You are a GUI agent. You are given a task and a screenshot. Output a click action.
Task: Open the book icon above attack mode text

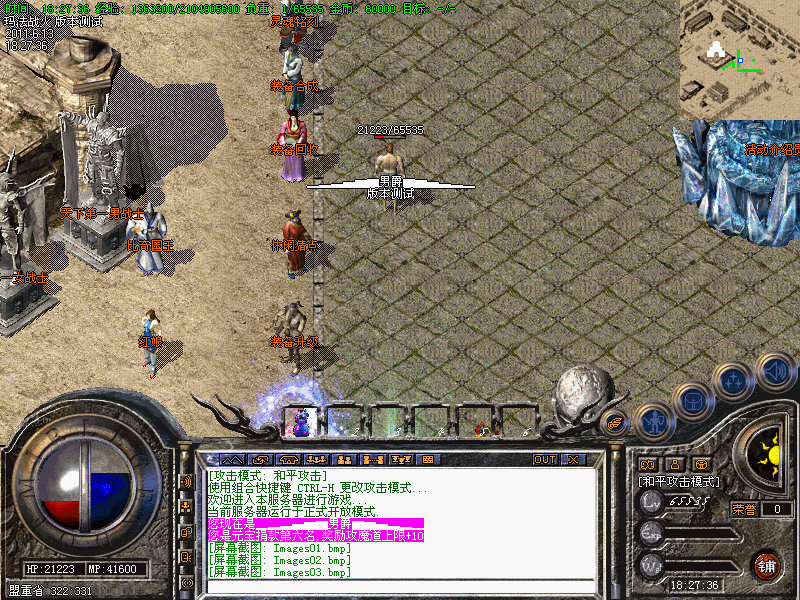[x=646, y=464]
